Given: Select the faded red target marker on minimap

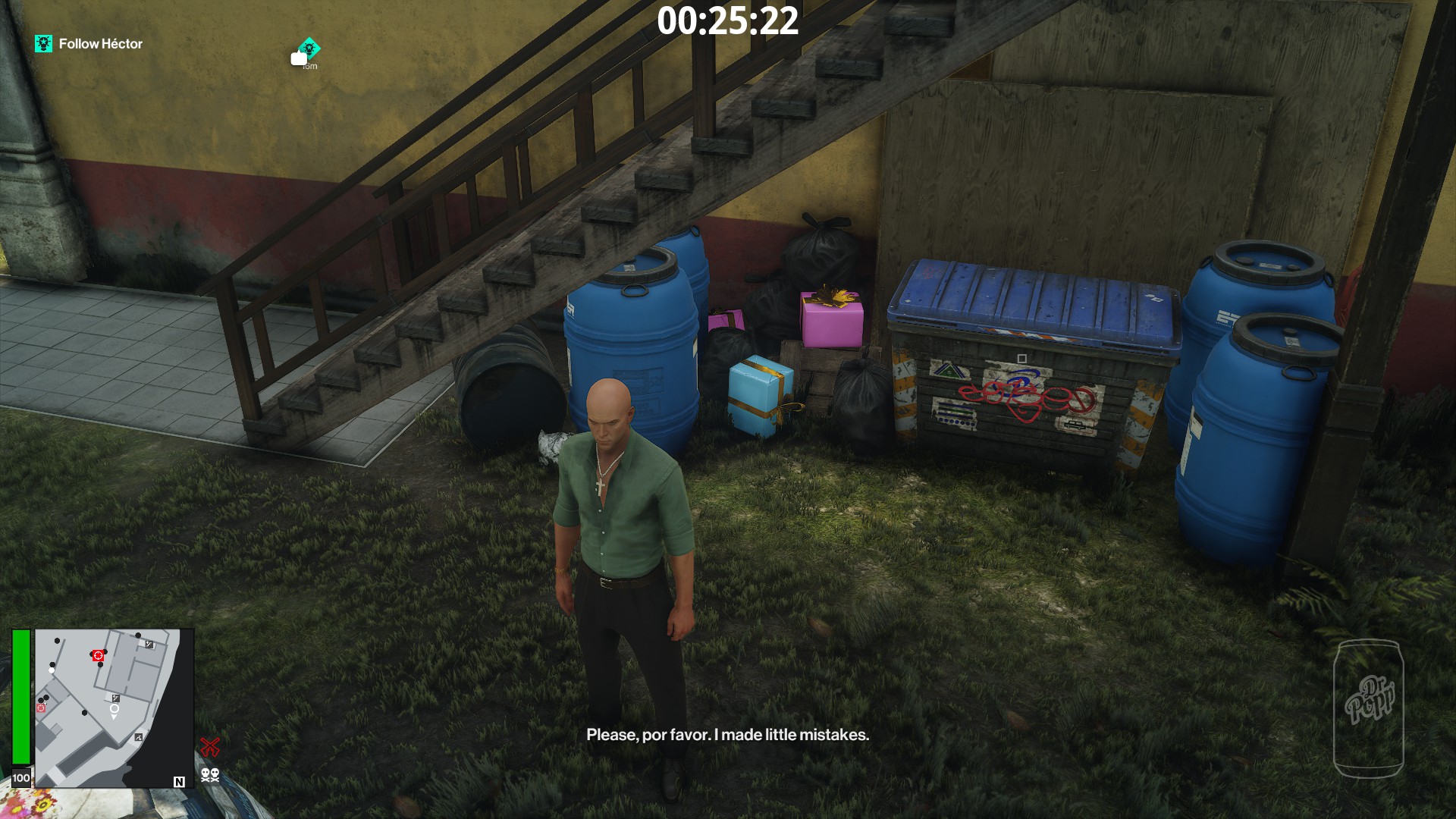Looking at the screenshot, I should click(41, 708).
